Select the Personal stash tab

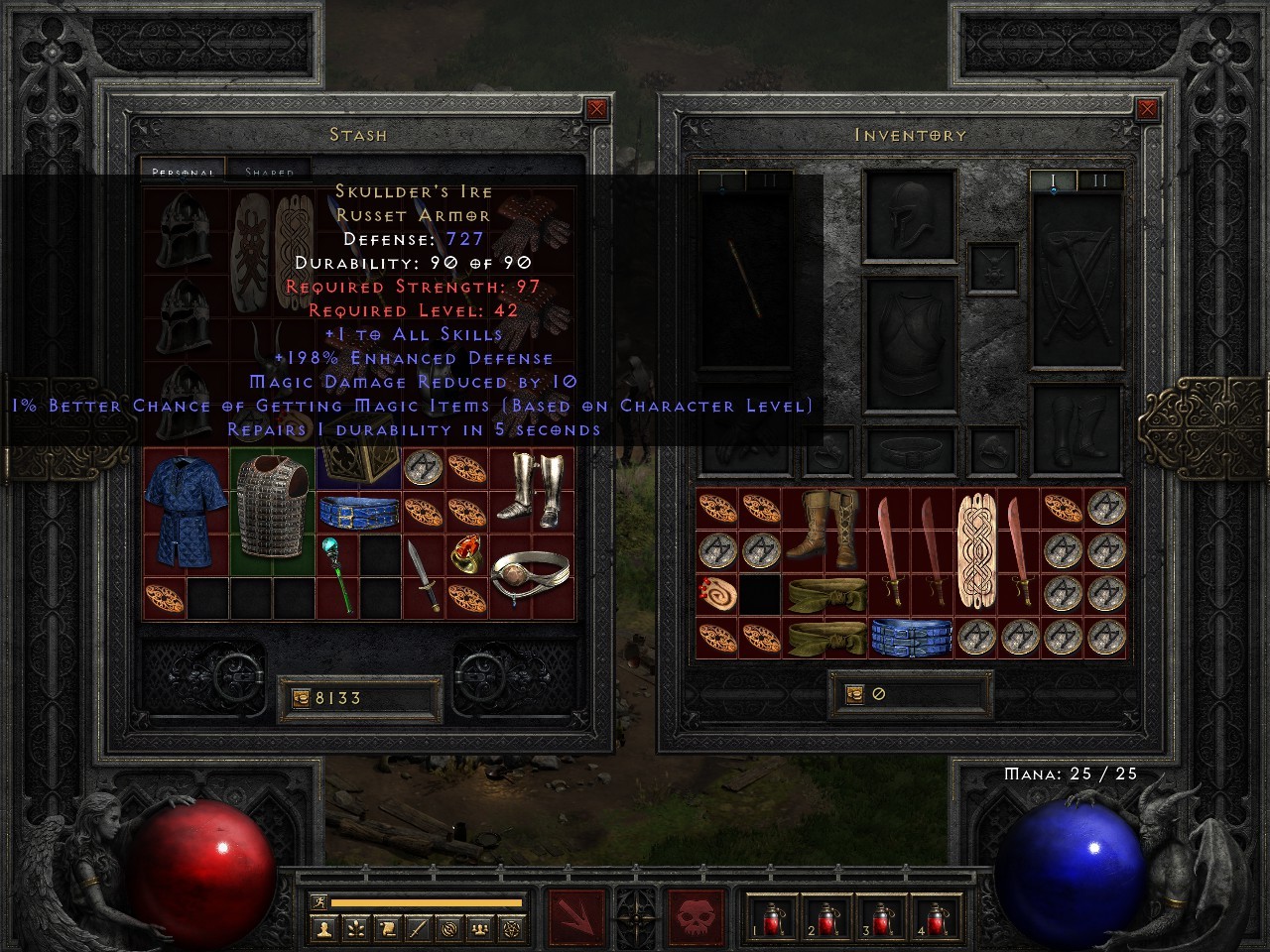point(184,172)
